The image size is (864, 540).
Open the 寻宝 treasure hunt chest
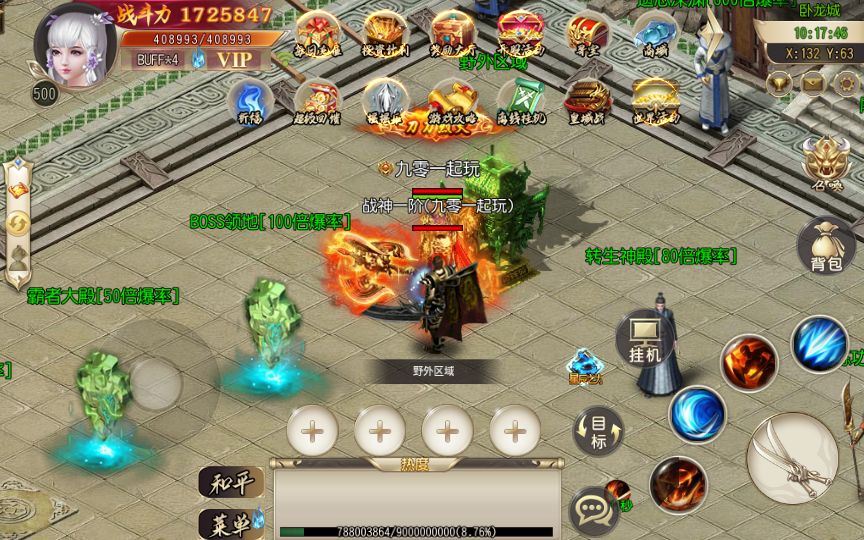[587, 35]
